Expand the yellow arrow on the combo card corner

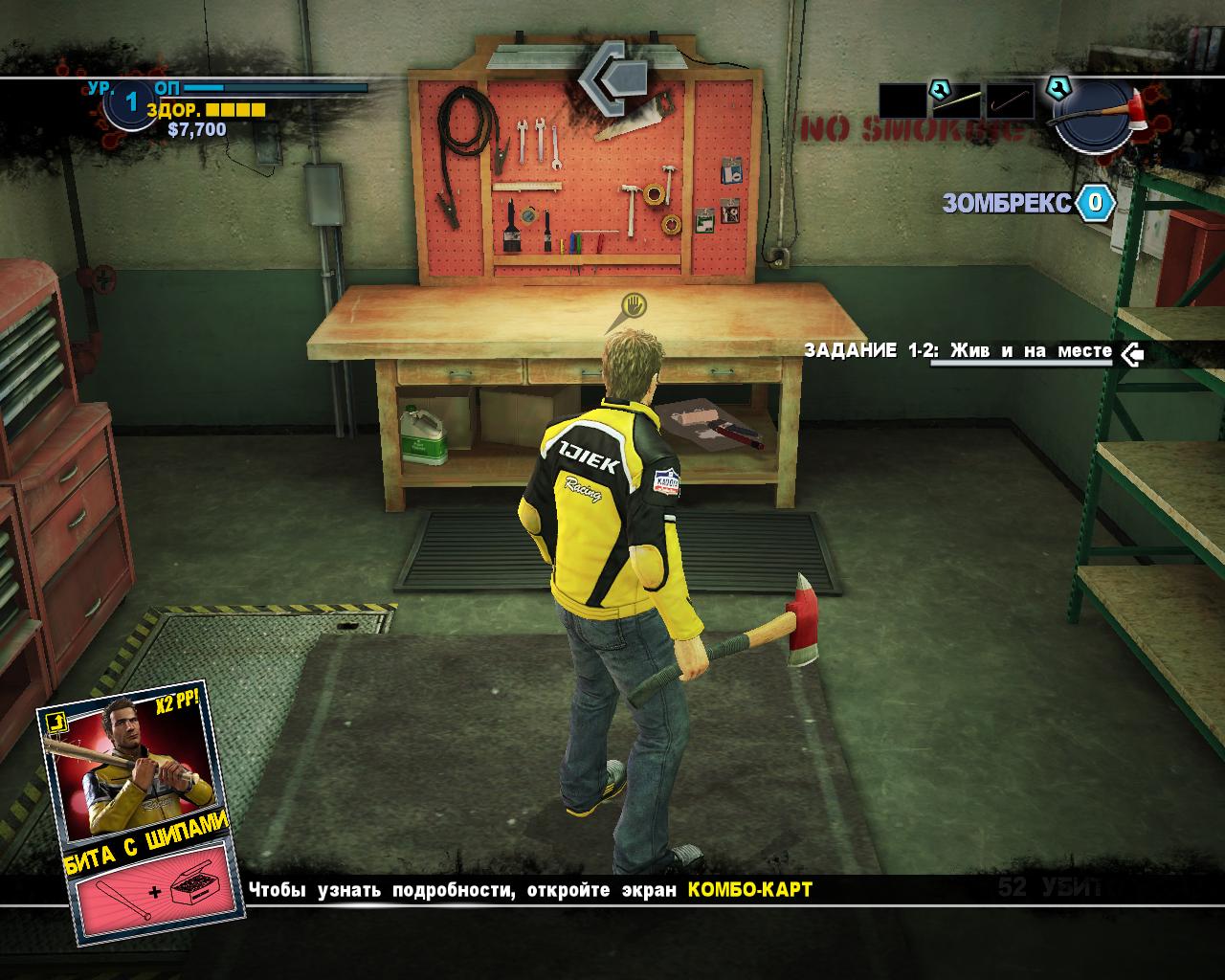click(x=56, y=723)
